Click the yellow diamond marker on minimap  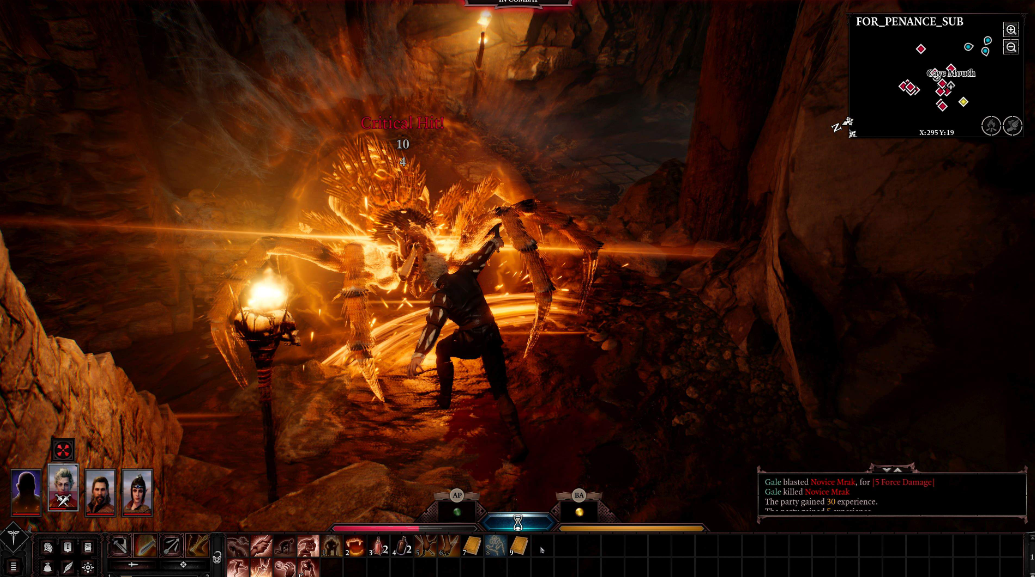pos(963,102)
